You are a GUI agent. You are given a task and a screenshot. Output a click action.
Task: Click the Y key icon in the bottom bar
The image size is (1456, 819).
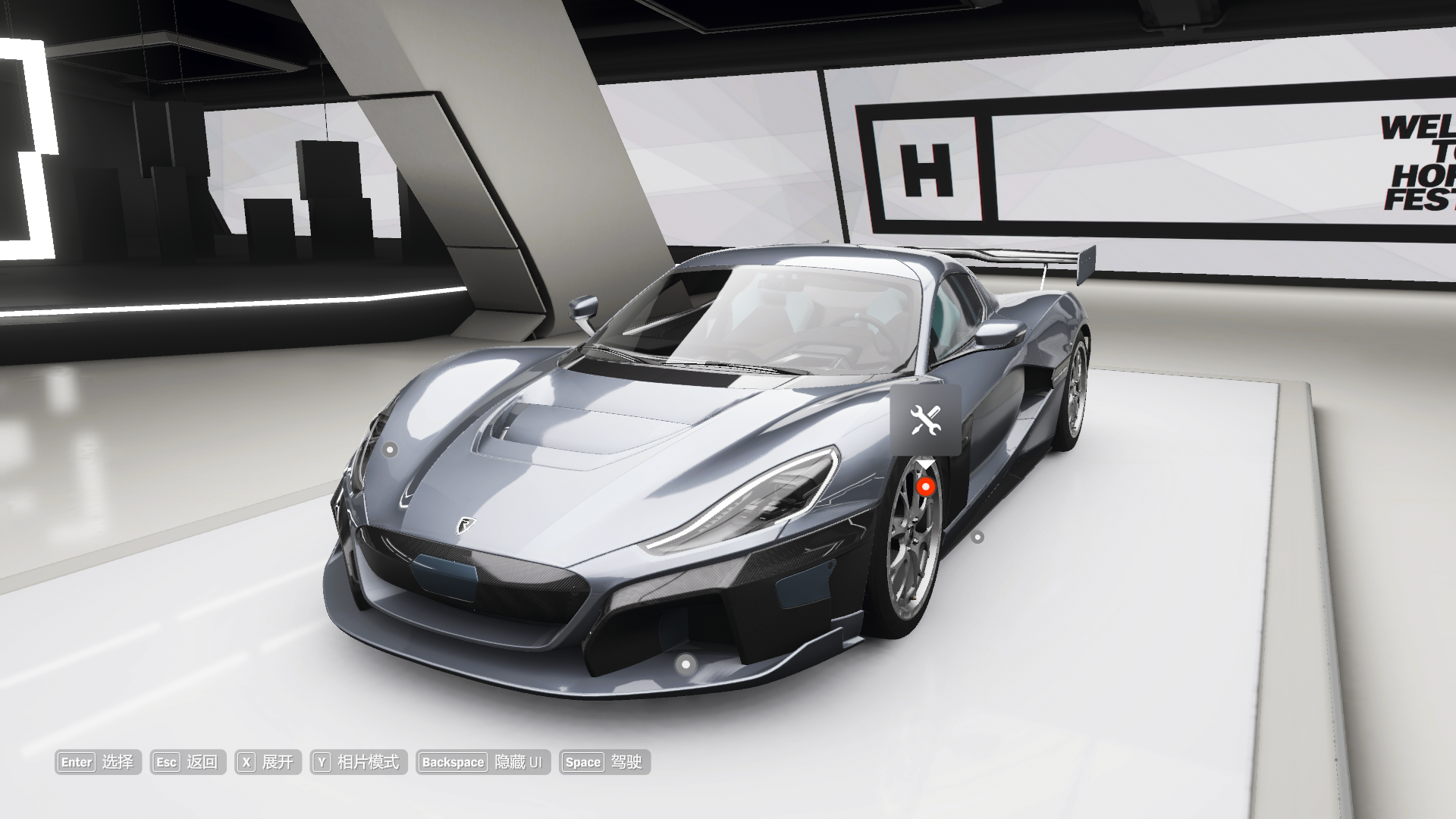(322, 763)
